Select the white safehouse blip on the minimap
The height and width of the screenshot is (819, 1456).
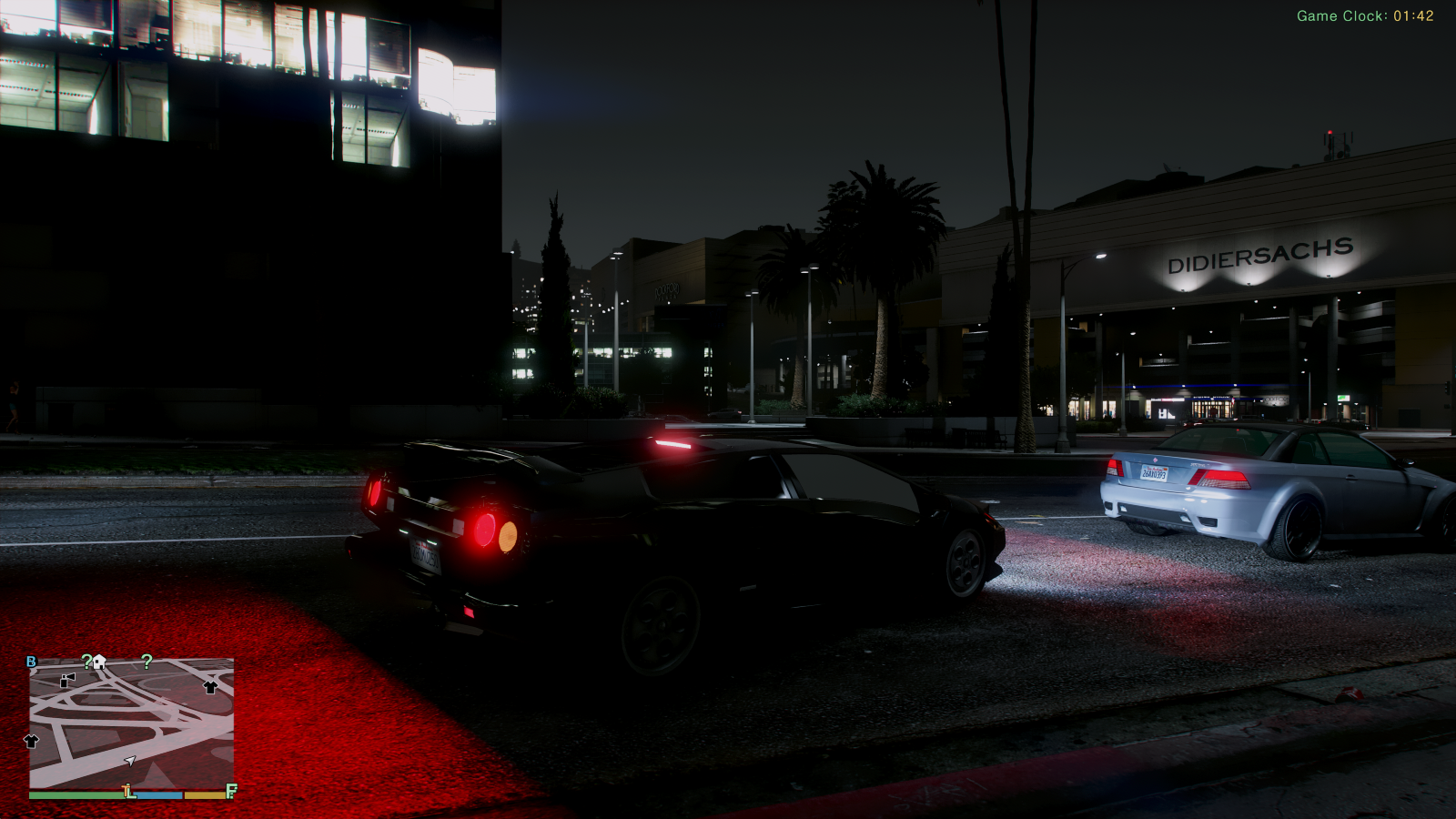pyautogui.click(x=100, y=662)
